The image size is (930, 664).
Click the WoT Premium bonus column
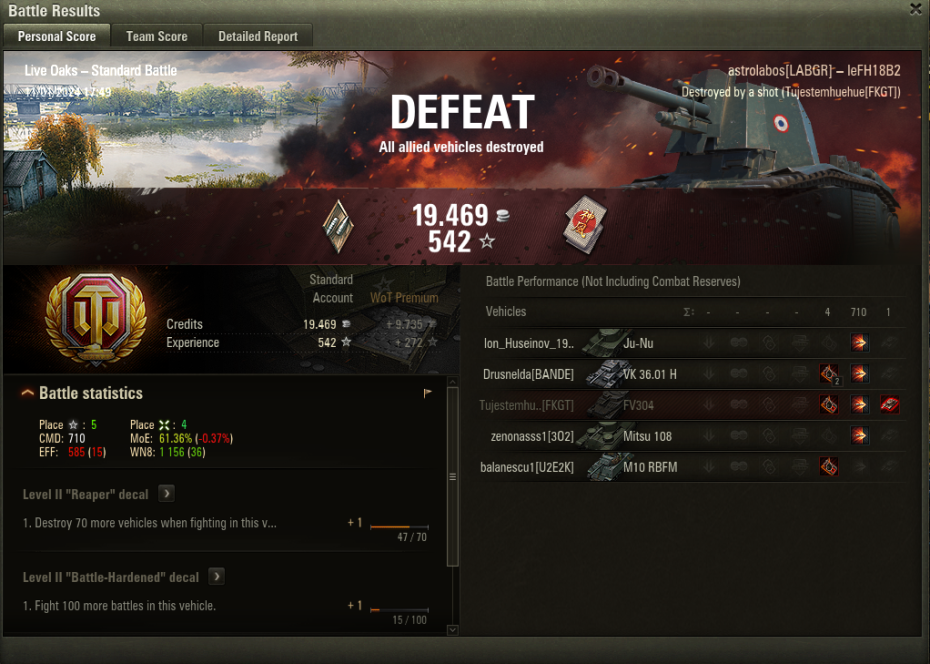click(x=404, y=298)
